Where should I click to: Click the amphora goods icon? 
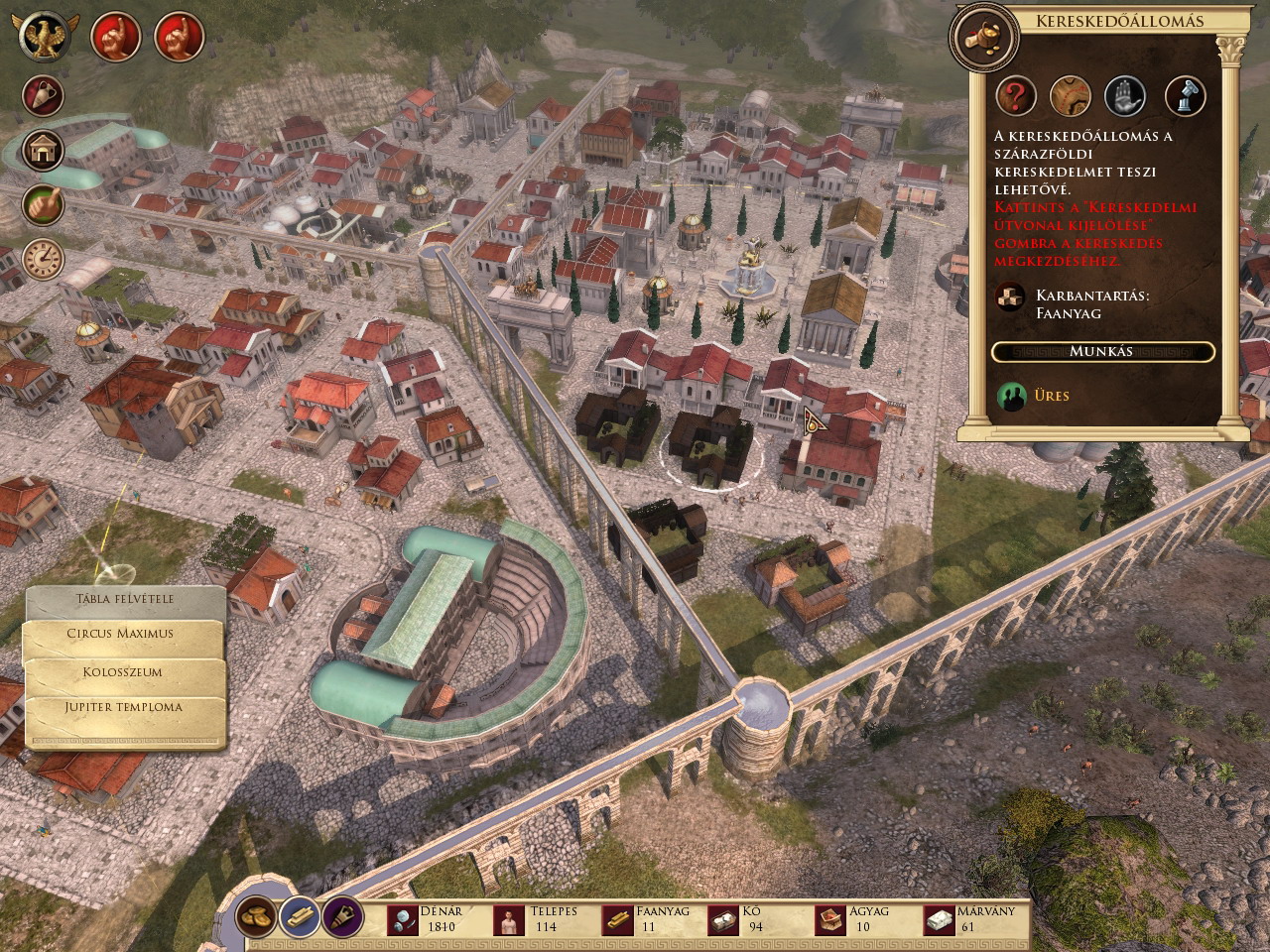43,96
